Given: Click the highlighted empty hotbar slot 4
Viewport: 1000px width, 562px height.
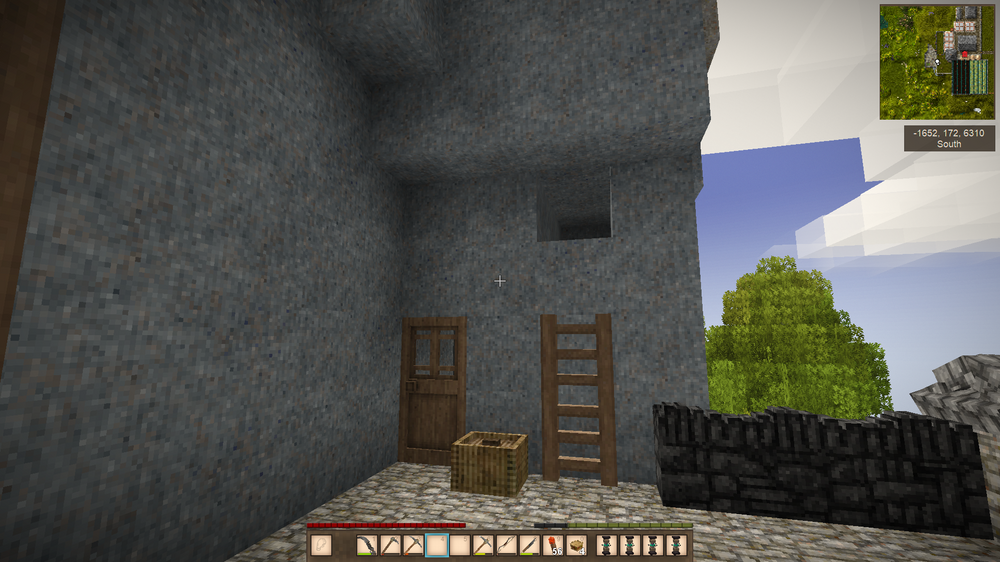Looking at the screenshot, I should tap(437, 545).
